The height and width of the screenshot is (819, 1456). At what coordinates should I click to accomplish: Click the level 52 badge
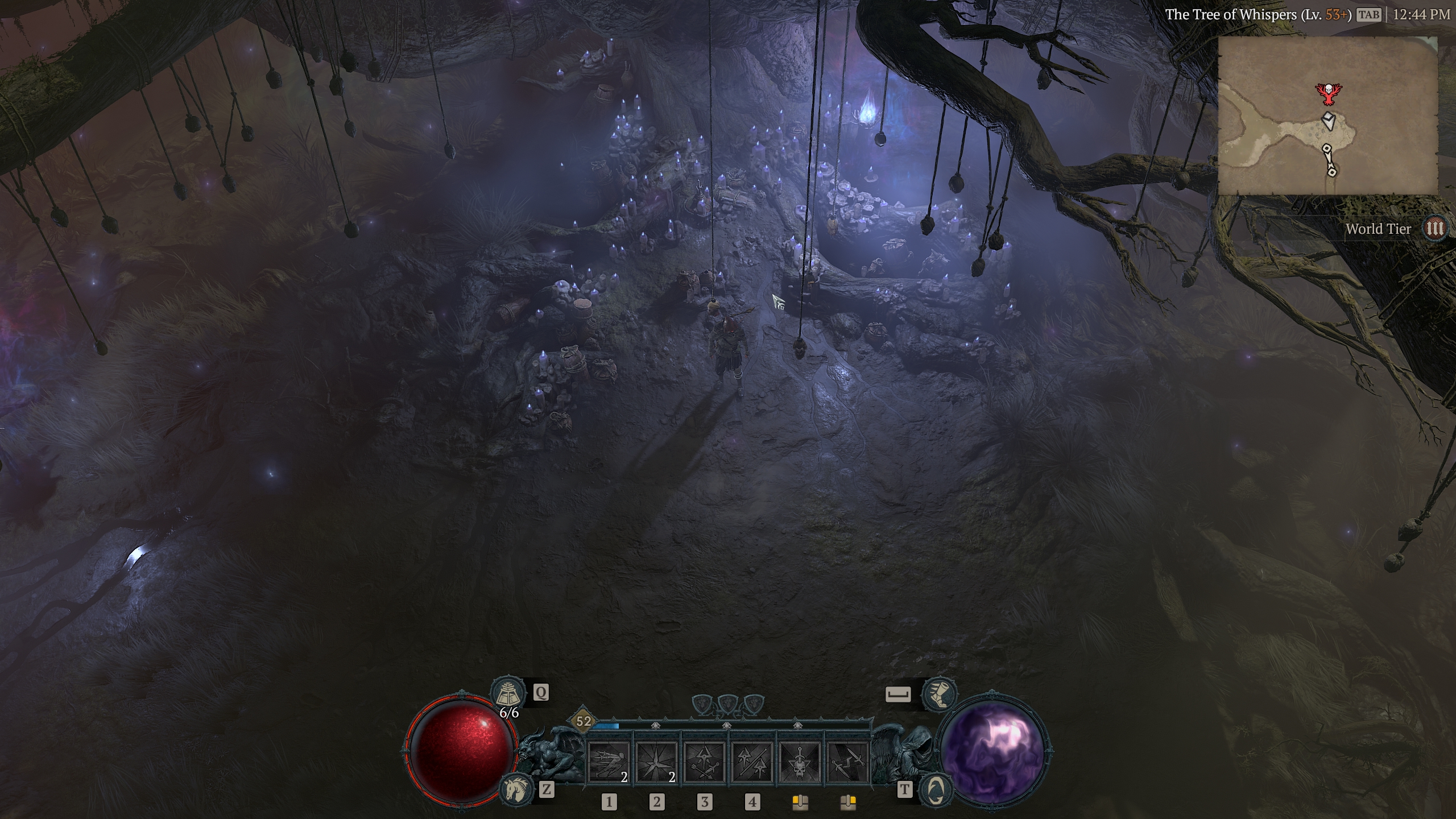coord(584,722)
